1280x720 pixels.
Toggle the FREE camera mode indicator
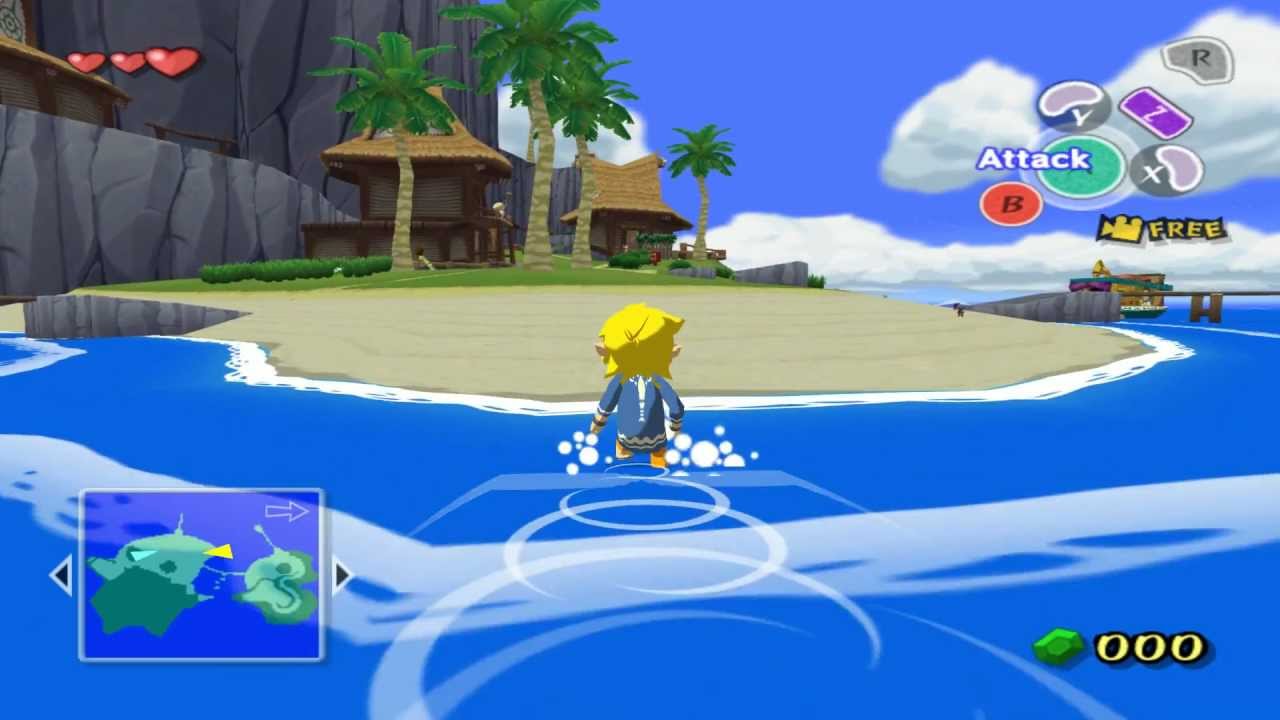[1162, 229]
